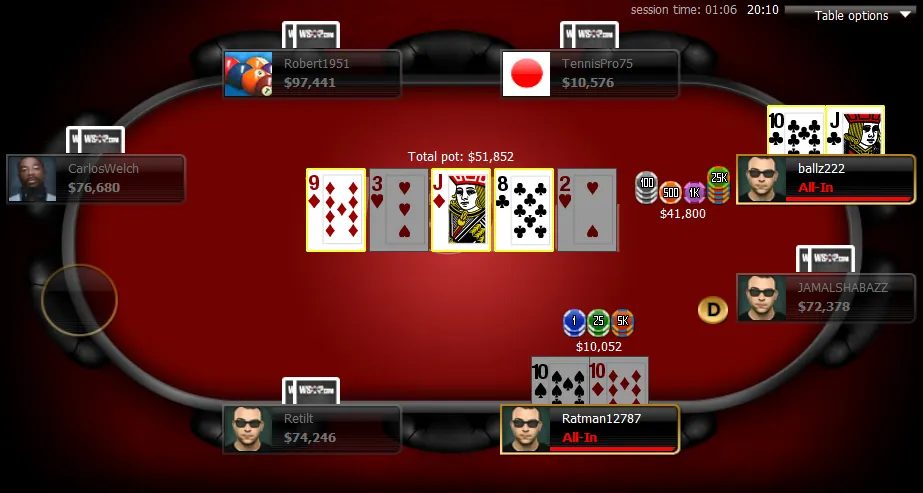Viewport: 923px width, 493px height.
Task: Click CarlosWelch's portrait avatar
Action: pyautogui.click(x=32, y=179)
